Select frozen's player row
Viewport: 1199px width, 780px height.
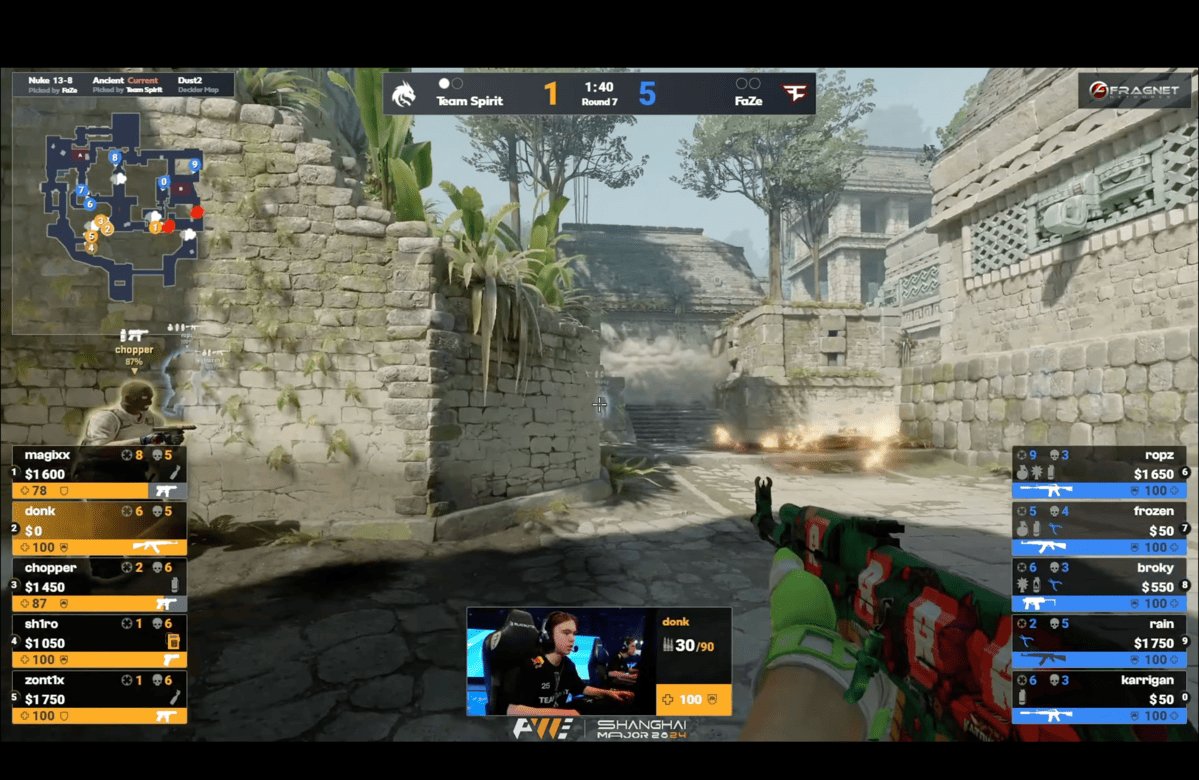[1098, 529]
